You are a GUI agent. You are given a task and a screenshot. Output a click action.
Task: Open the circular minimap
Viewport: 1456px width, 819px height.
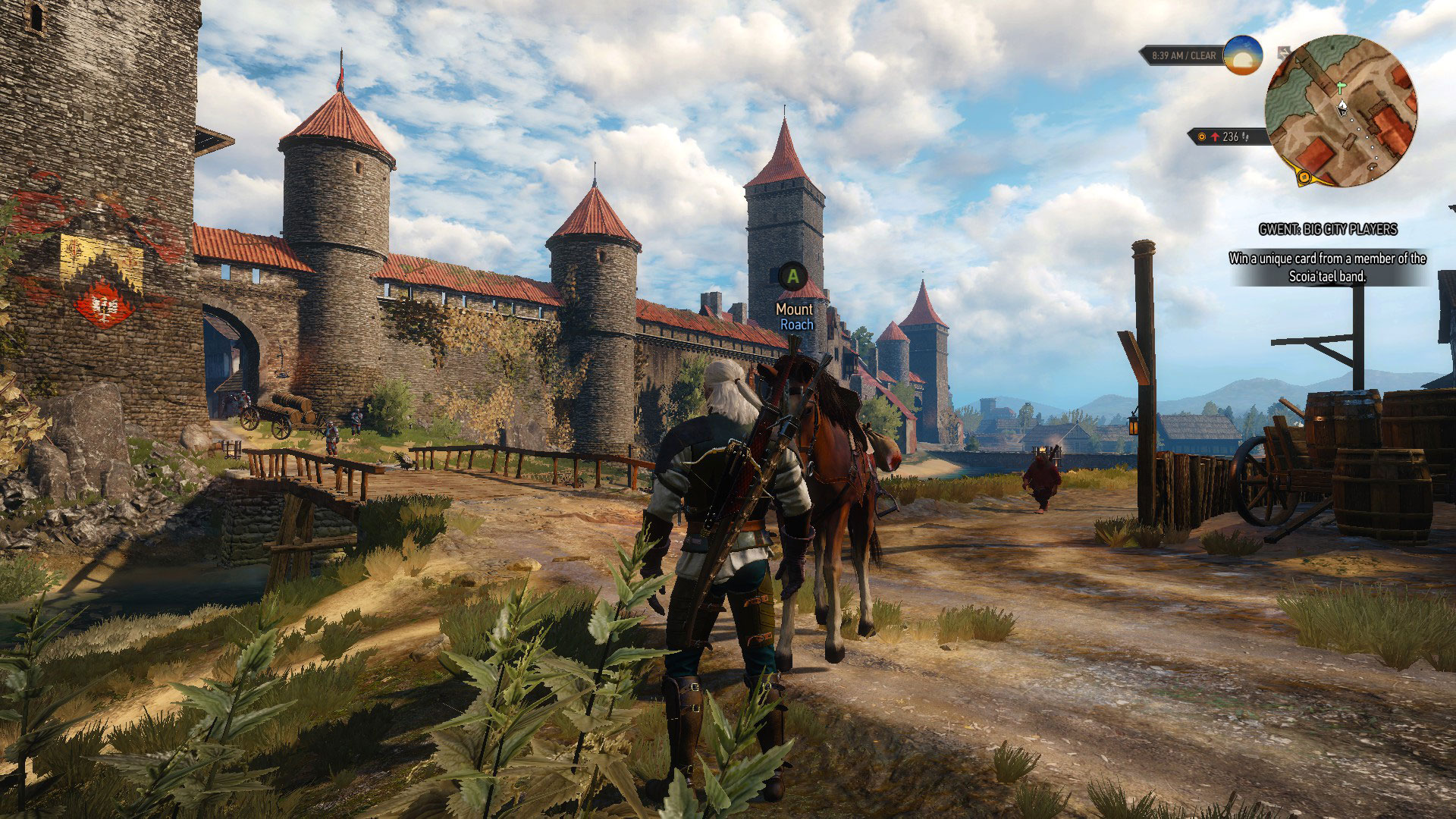(1341, 111)
